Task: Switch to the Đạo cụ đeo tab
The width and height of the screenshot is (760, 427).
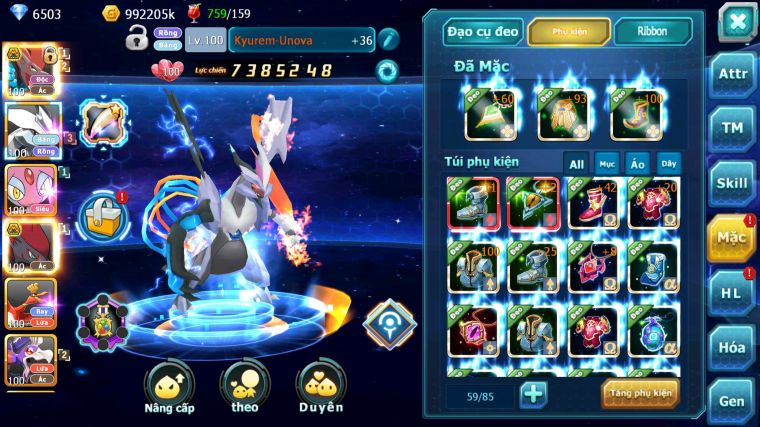Action: coord(483,31)
